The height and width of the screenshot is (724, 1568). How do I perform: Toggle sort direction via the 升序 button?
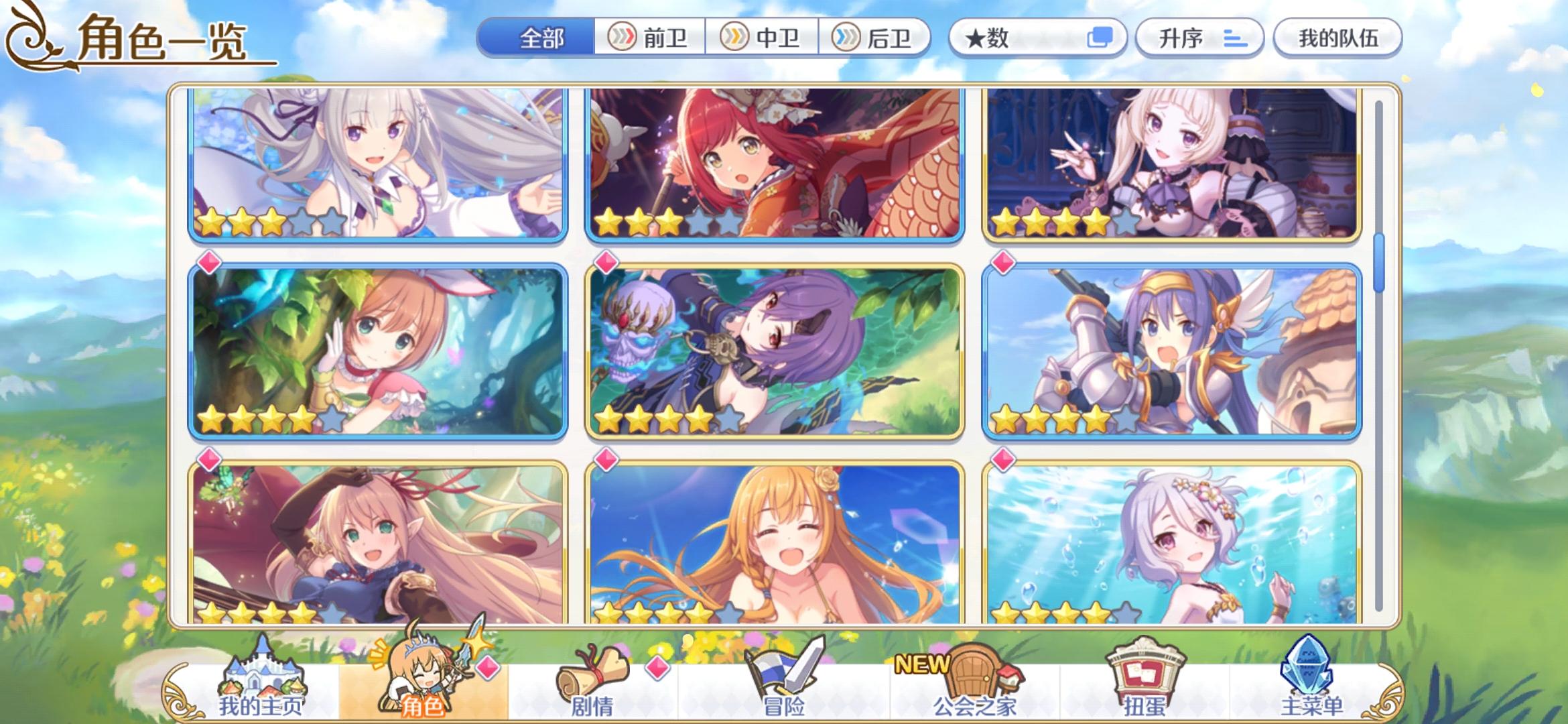point(1199,38)
